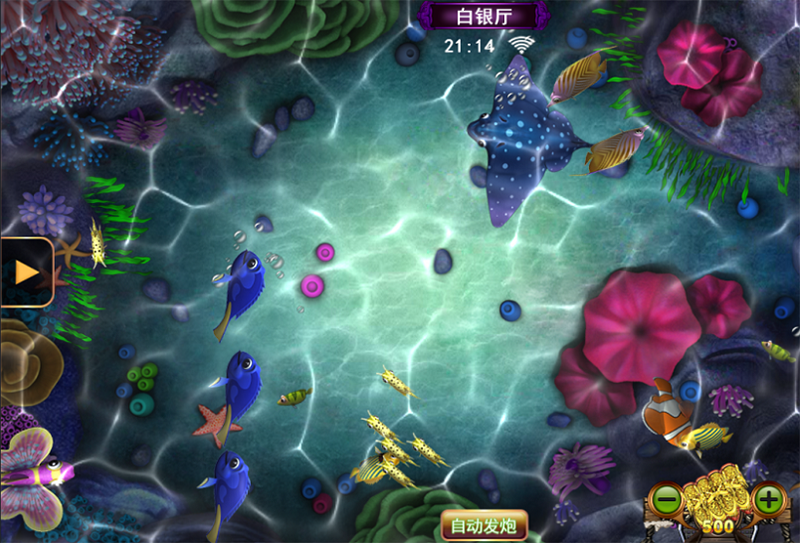Increase cannon bet with plus button
This screenshot has width=800, height=543.
point(768,498)
